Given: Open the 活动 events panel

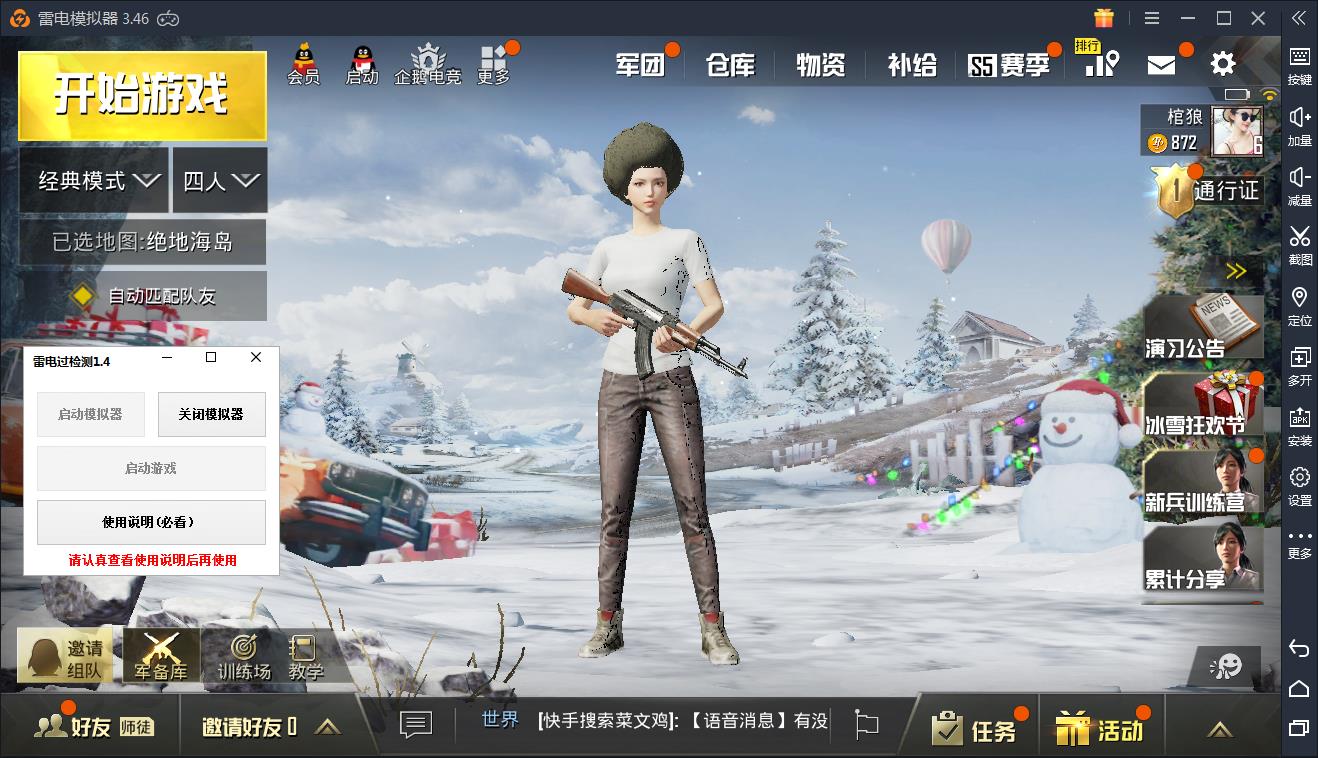Looking at the screenshot, I should 1099,729.
